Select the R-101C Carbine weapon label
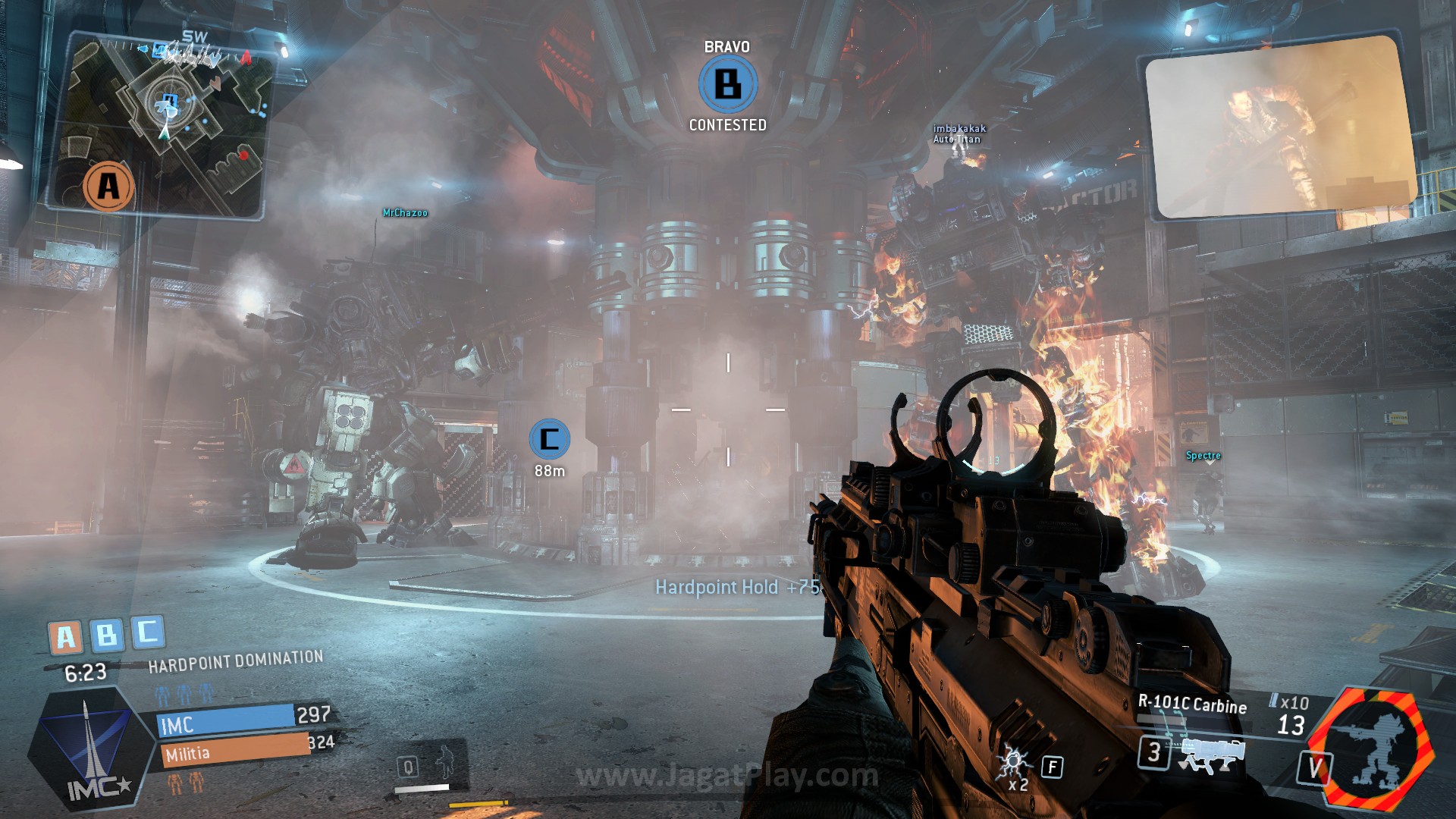Screen dimensions: 1456x819 tap(1192, 704)
